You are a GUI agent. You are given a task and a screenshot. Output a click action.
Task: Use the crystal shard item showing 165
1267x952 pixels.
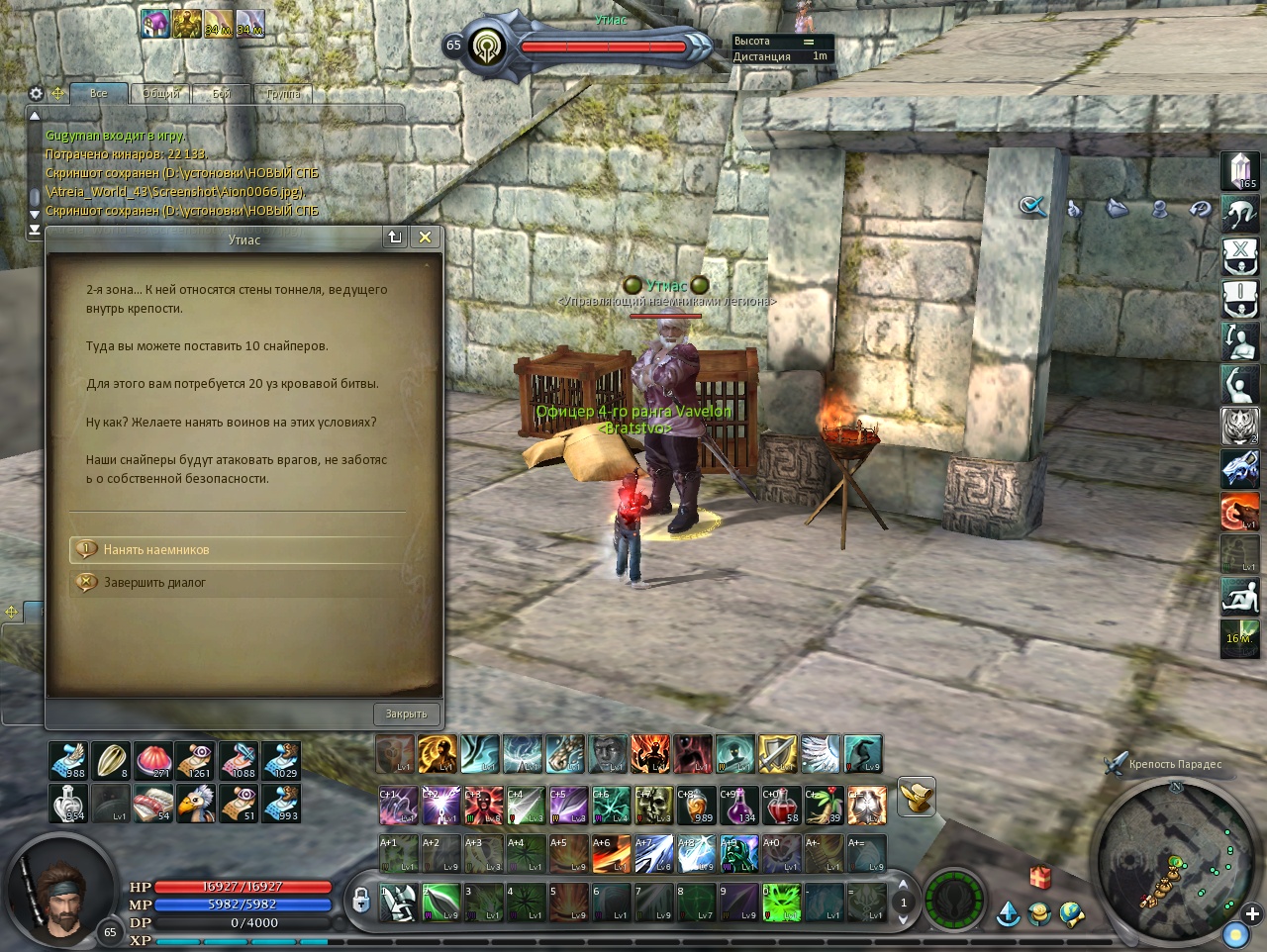(1239, 170)
